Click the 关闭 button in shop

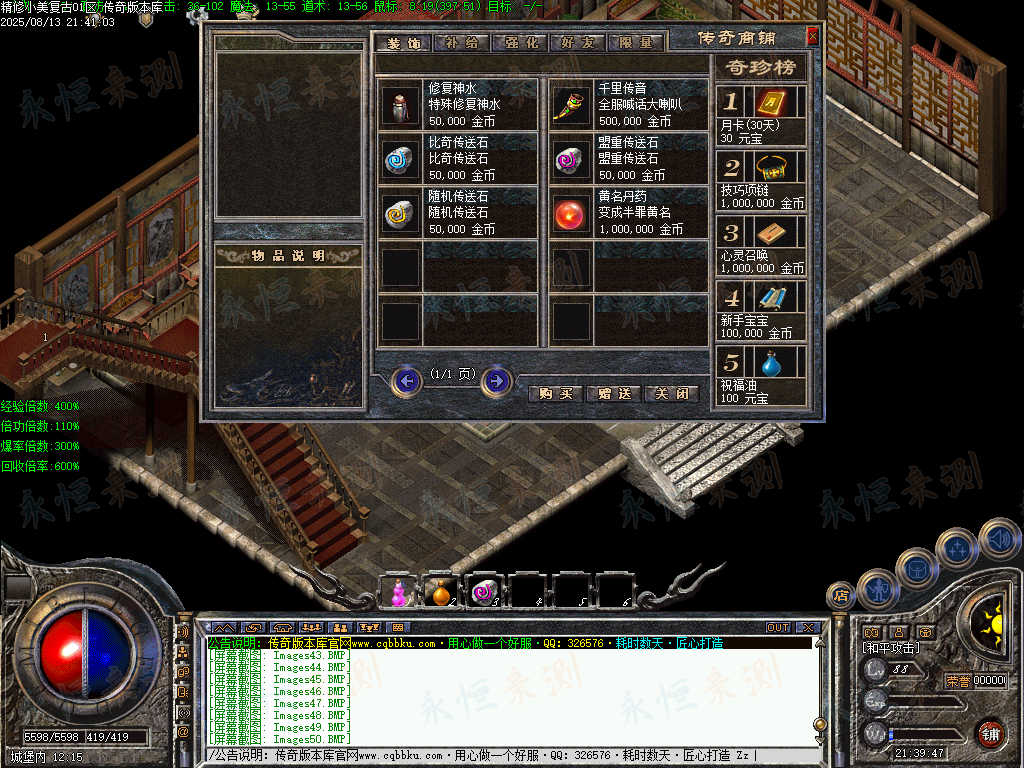(x=671, y=394)
